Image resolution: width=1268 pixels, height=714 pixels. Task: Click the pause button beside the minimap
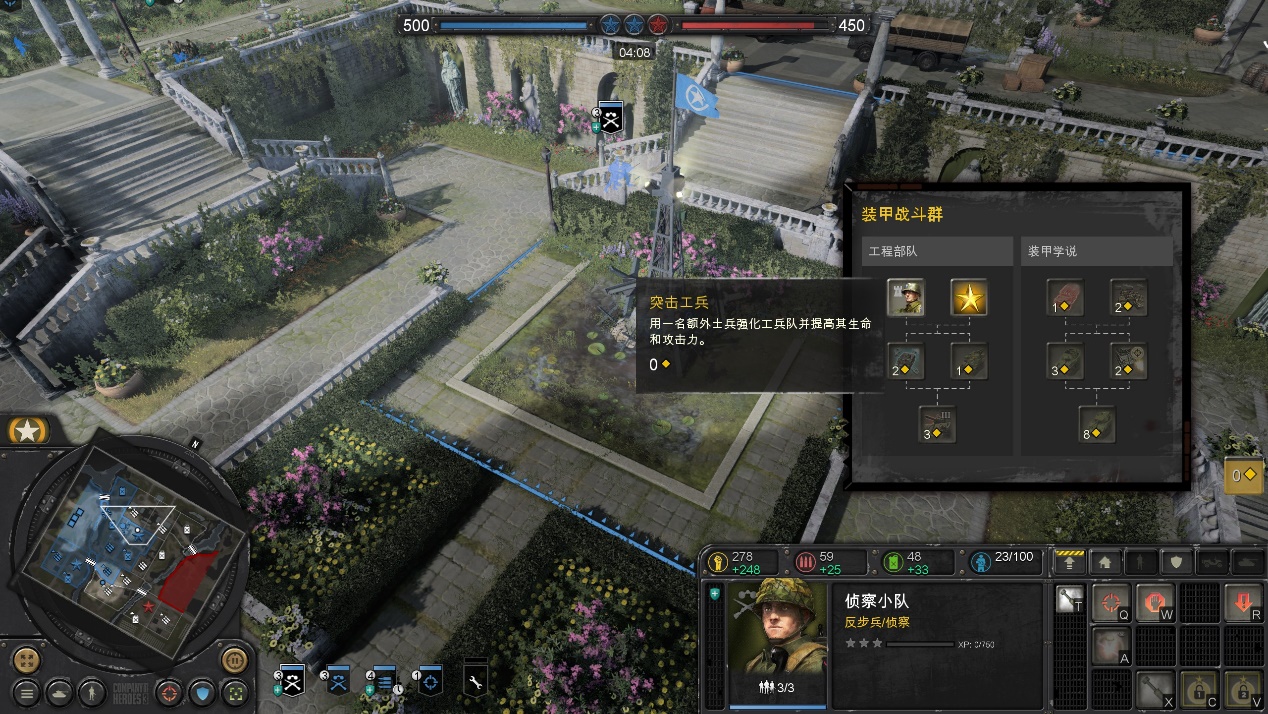(234, 660)
